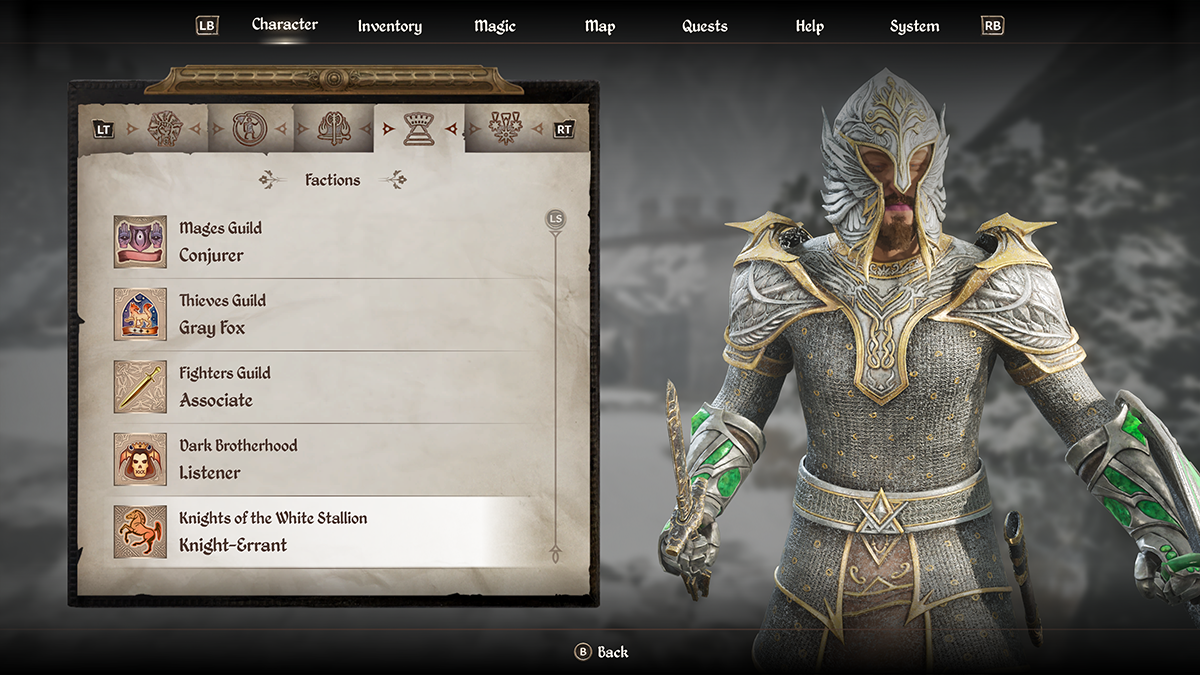
Task: Click the factions list scrollbar
Action: [555, 390]
